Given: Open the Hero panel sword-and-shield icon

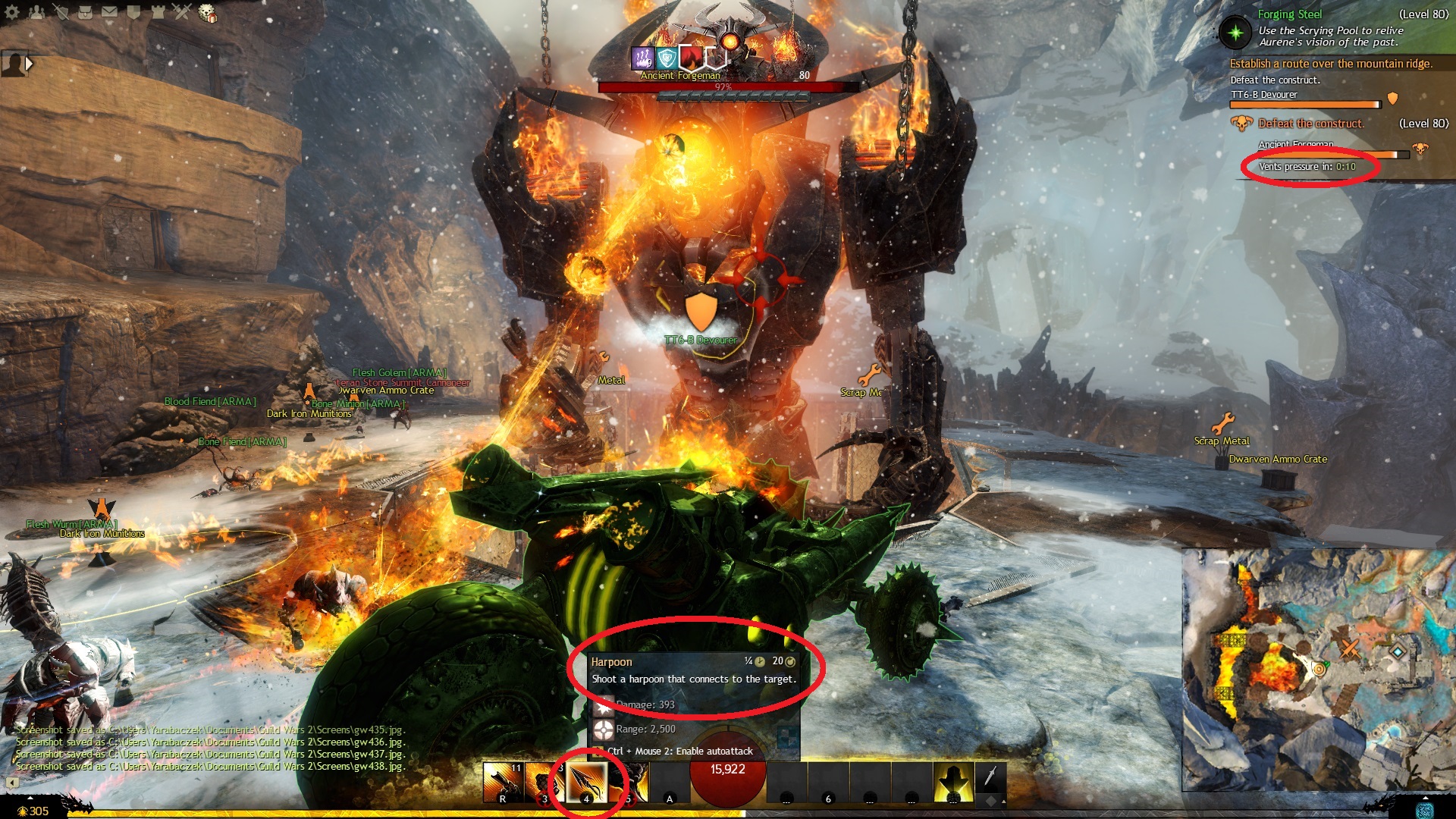Looking at the screenshot, I should tap(61, 12).
